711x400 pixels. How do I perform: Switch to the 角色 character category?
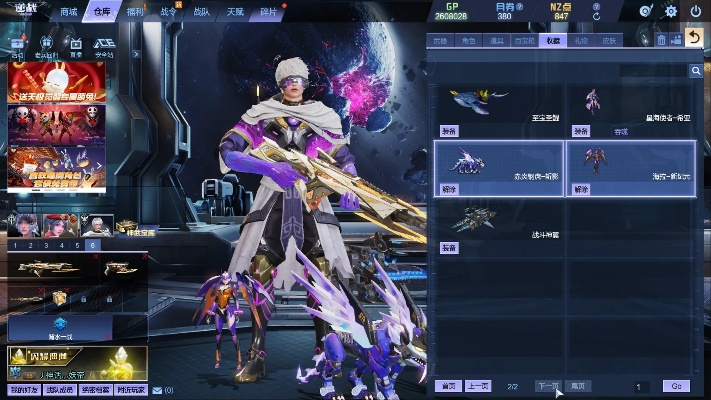click(x=468, y=41)
